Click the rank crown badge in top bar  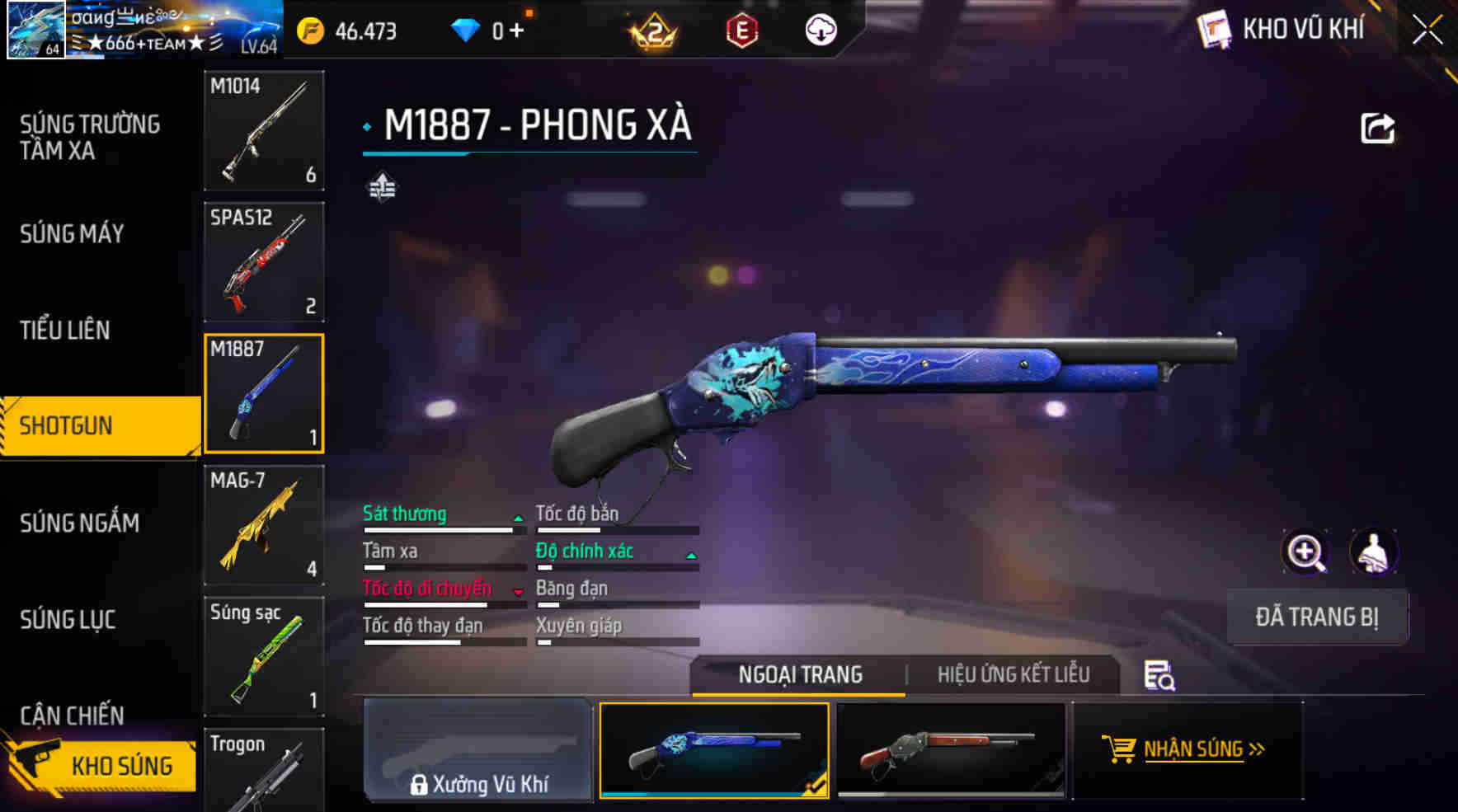tap(656, 31)
